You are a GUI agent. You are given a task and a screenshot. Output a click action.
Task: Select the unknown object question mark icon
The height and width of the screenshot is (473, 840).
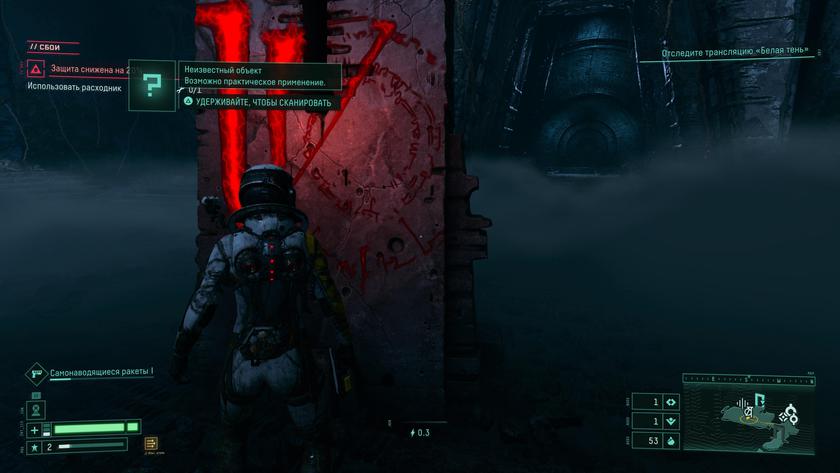151,85
